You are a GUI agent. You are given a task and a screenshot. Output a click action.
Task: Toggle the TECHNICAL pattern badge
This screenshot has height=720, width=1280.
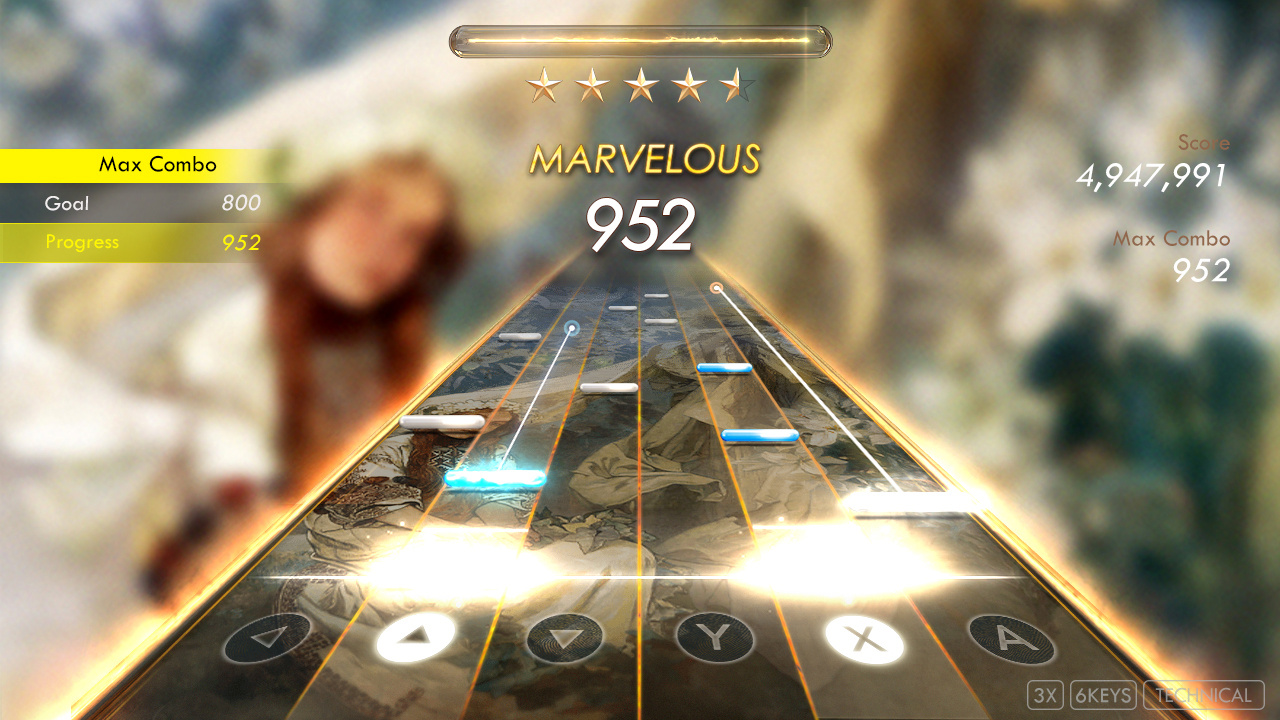(1204, 694)
